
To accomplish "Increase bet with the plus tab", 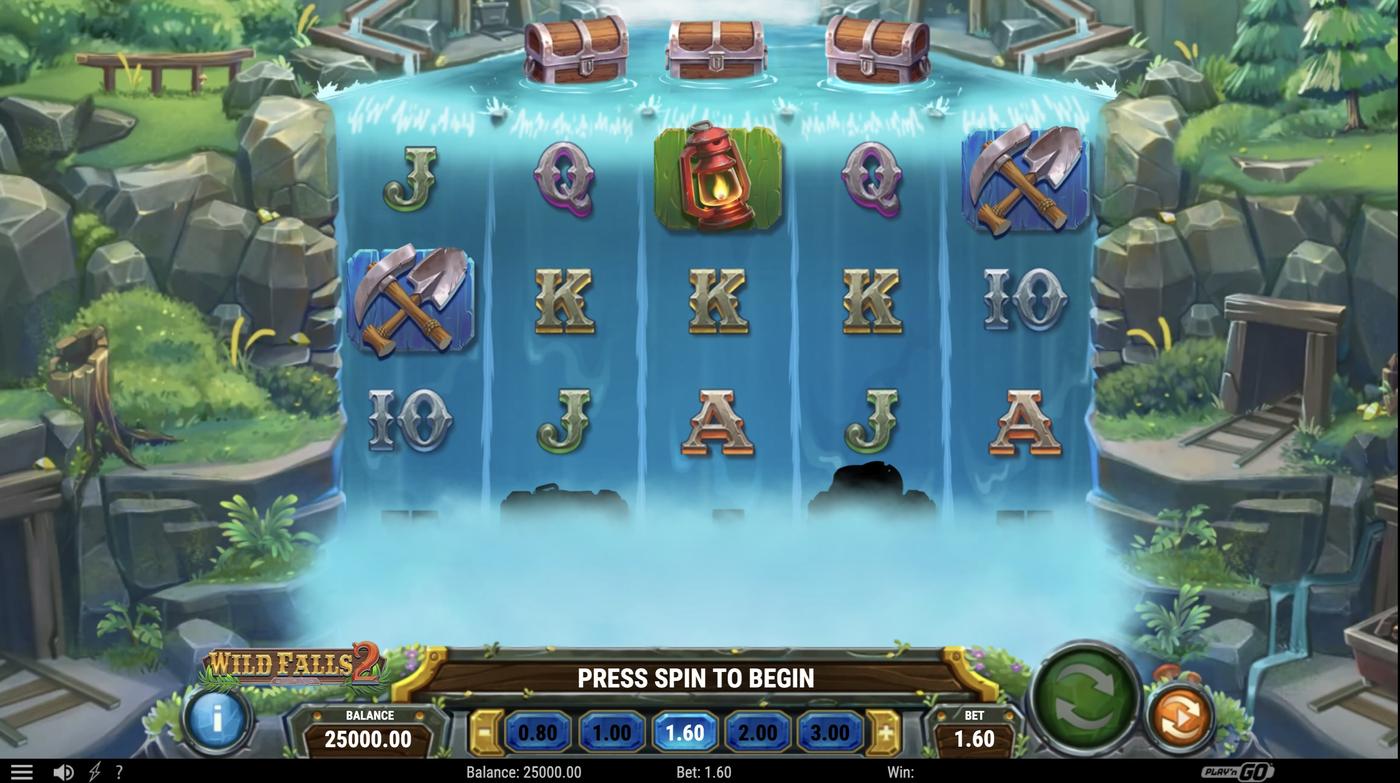I will 886,731.
